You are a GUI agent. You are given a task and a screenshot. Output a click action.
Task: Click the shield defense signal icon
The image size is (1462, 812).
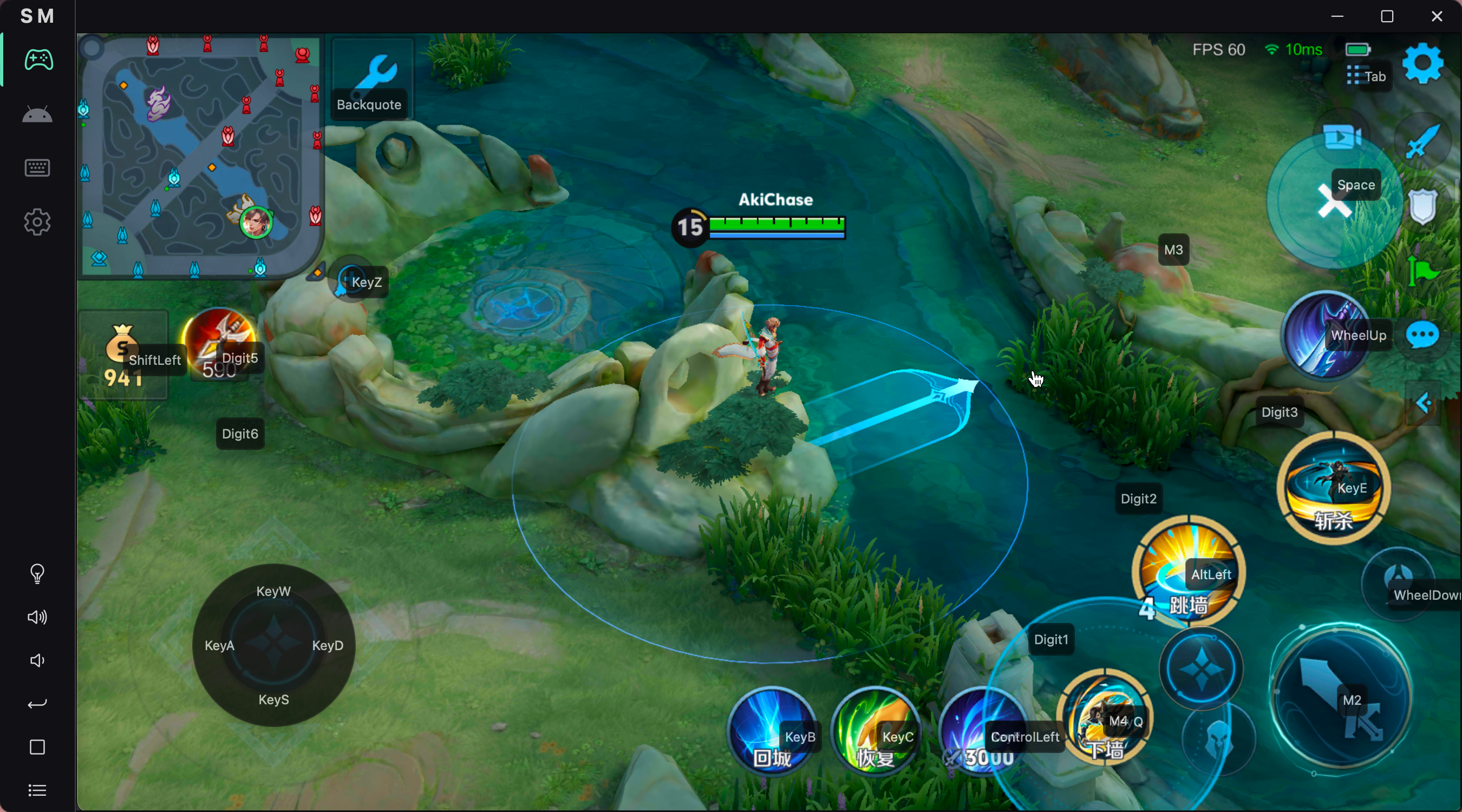pyautogui.click(x=1422, y=206)
